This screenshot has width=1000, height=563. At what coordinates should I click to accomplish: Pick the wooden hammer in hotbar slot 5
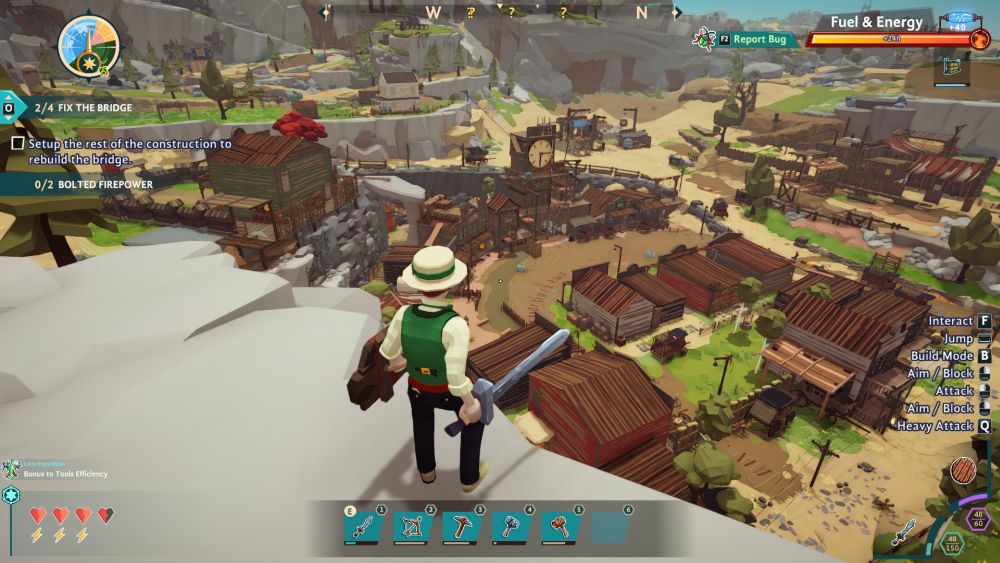point(560,526)
